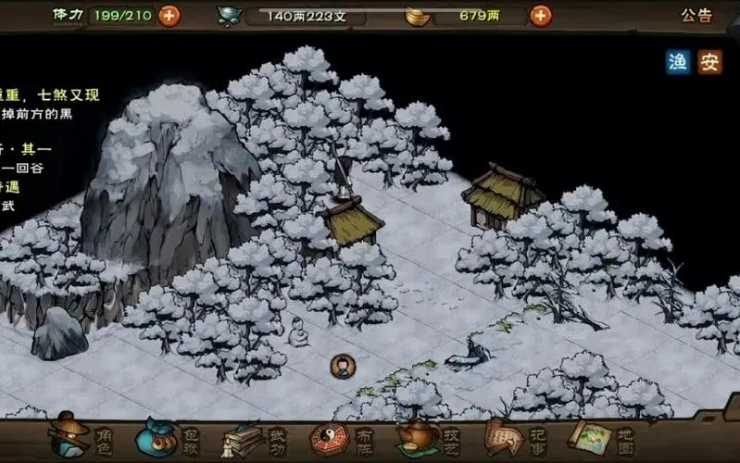This screenshot has height=463, width=740.
Task: Open the 布阵 formation yin-yang menu
Action: pos(339,437)
